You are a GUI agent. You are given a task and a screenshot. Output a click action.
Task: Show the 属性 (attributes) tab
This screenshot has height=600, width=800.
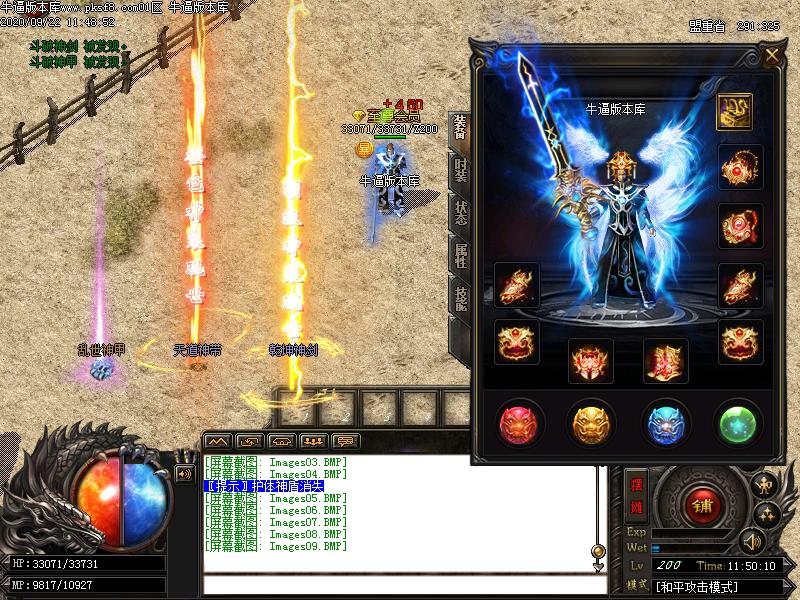460,256
